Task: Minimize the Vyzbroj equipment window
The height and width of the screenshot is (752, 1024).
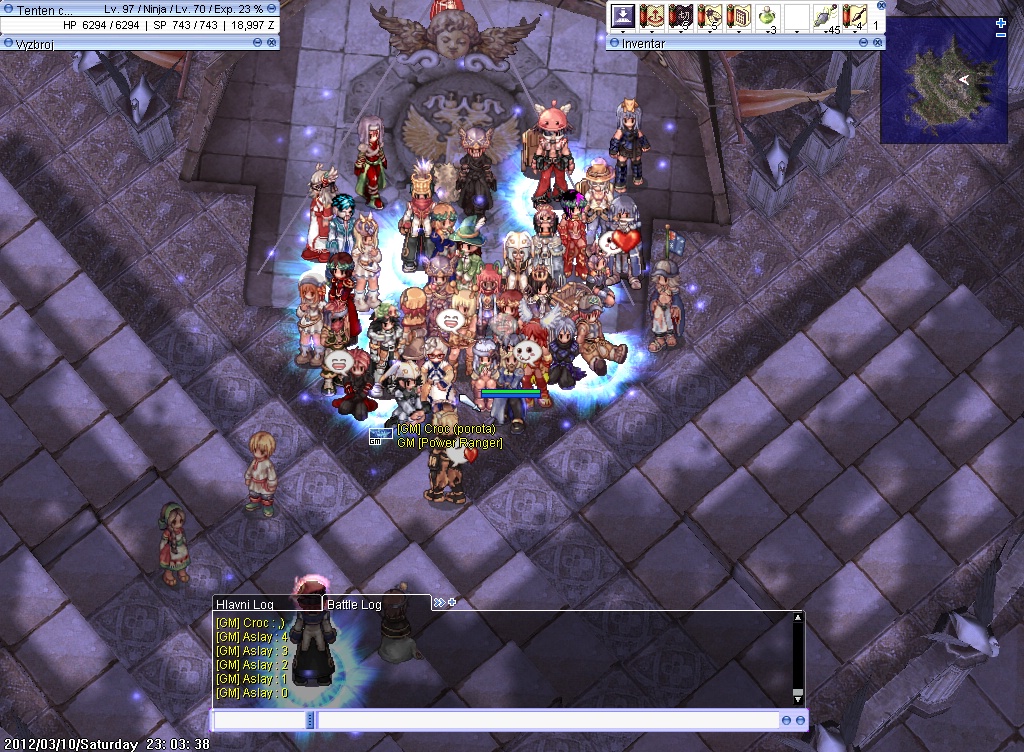Action: pyautogui.click(x=258, y=43)
